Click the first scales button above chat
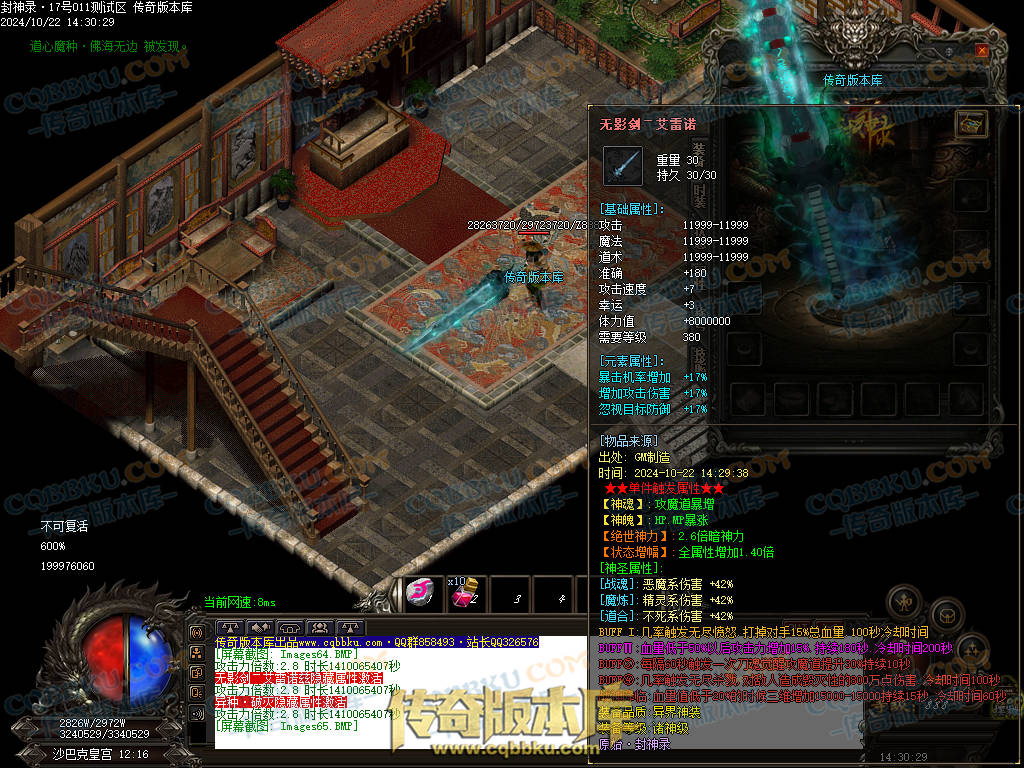The height and width of the screenshot is (768, 1024). [231, 627]
